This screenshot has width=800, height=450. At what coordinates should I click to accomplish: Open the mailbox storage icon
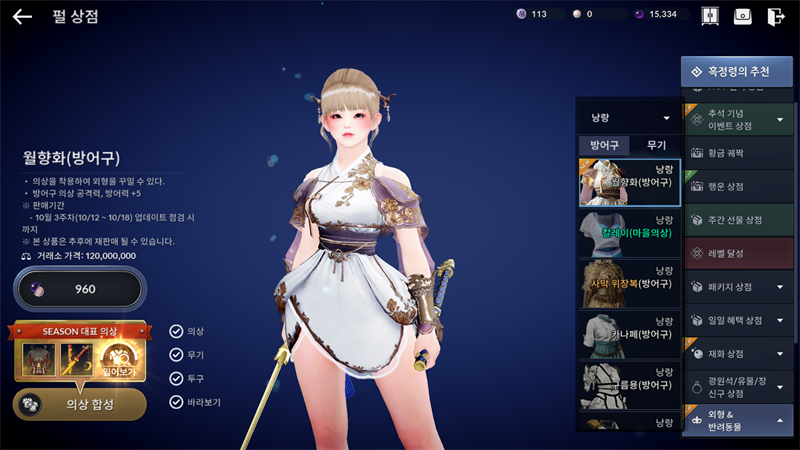click(743, 16)
